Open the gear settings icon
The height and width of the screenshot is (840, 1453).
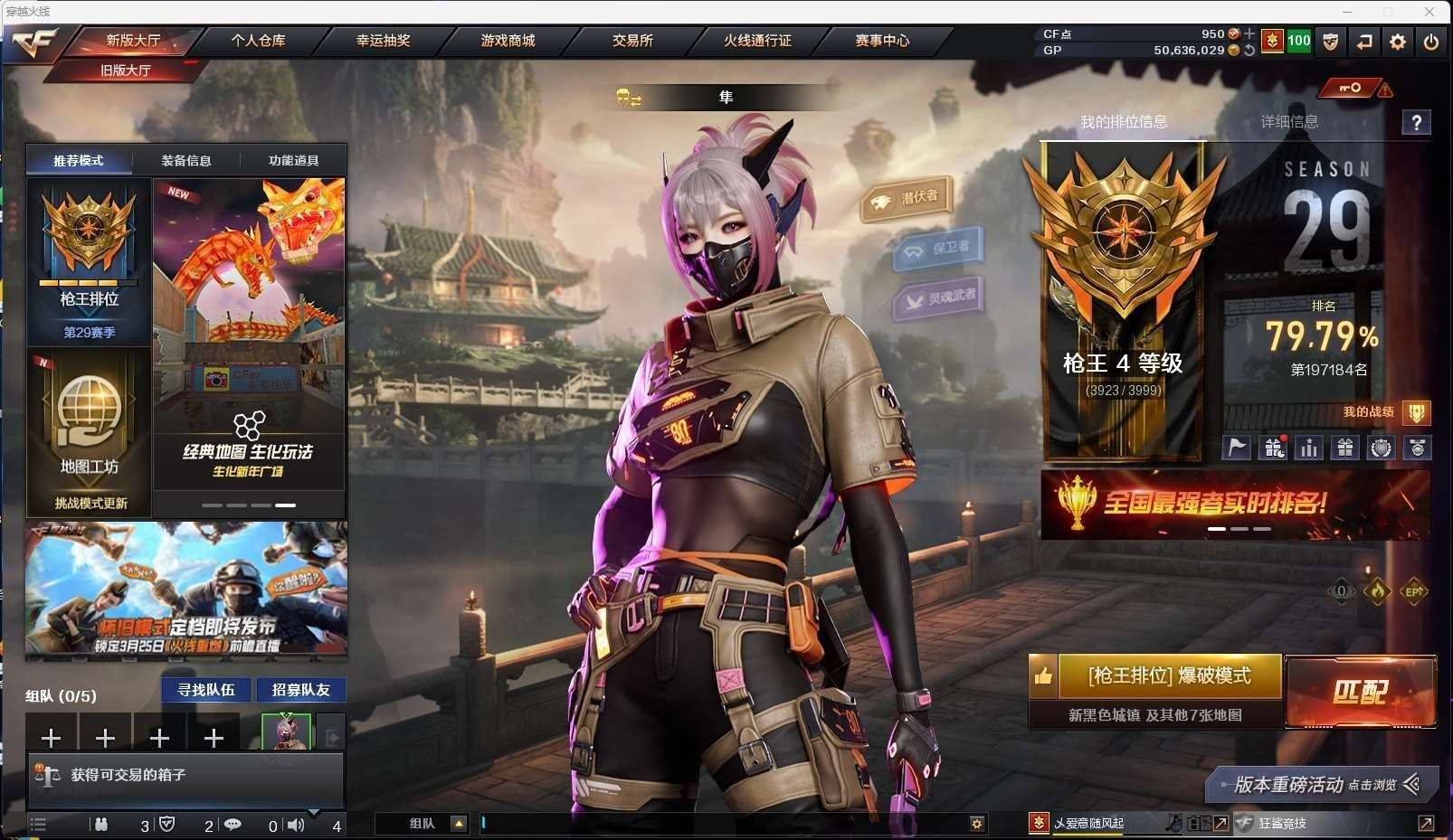(1398, 42)
